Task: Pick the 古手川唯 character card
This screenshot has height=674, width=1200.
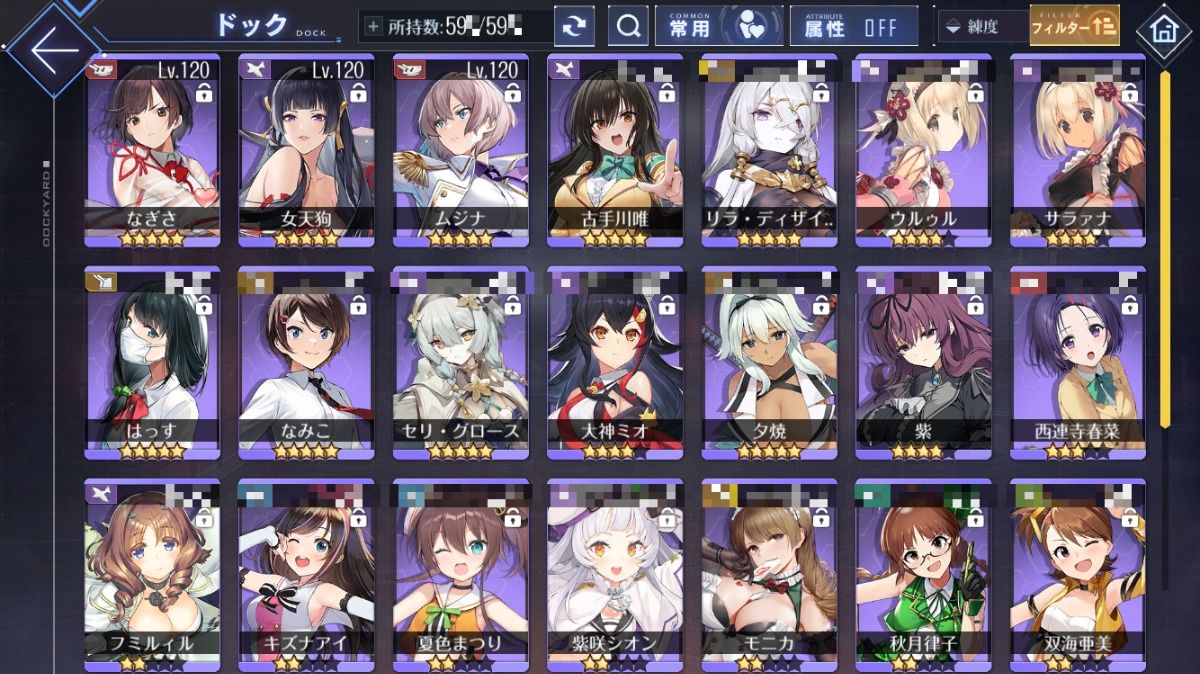Action: [x=615, y=150]
